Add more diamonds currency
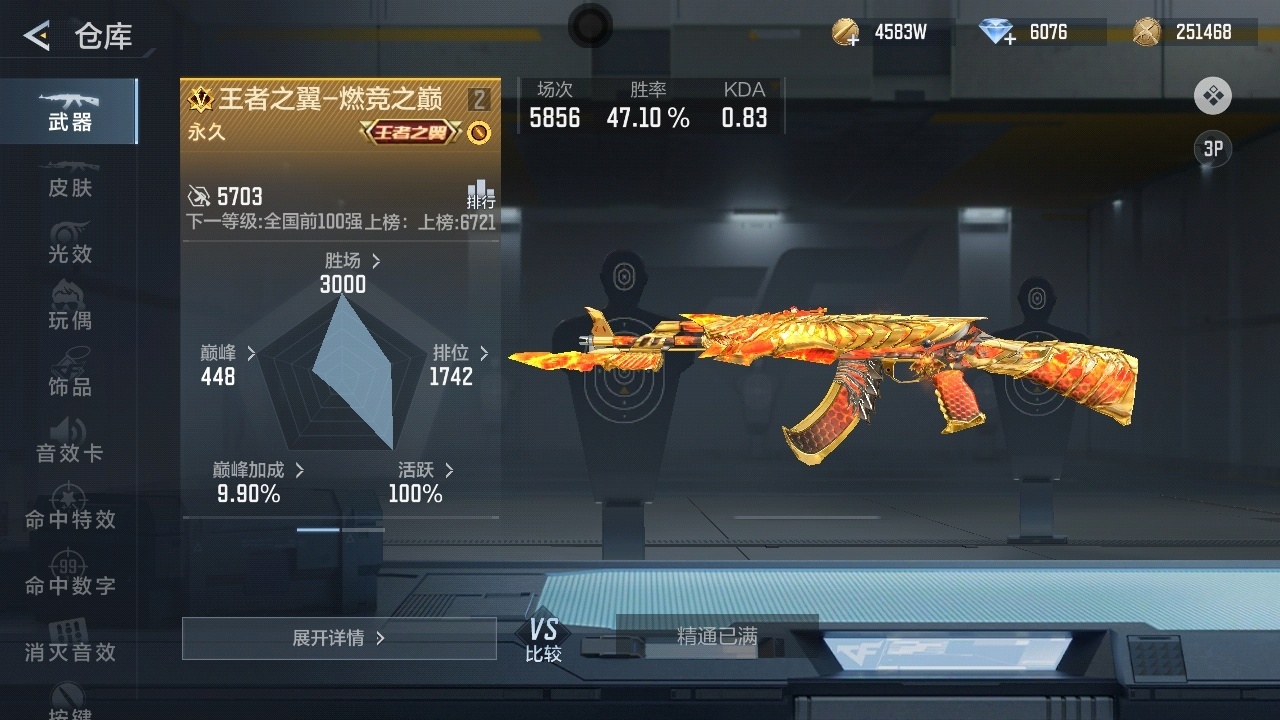1280x720 pixels. (997, 33)
